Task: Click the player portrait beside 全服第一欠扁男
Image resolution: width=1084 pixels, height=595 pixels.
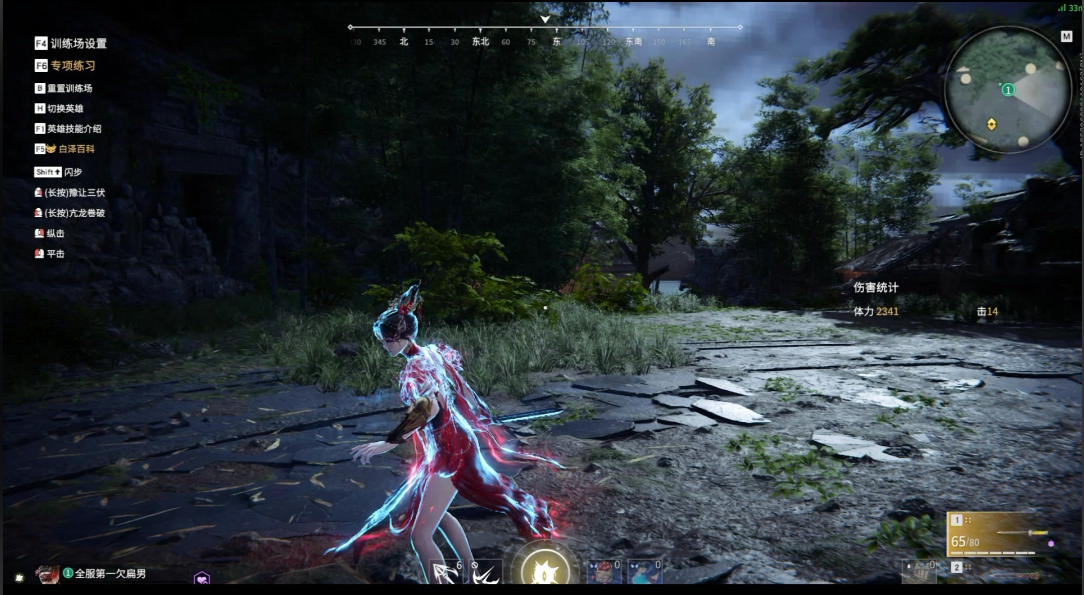Action: (x=47, y=574)
